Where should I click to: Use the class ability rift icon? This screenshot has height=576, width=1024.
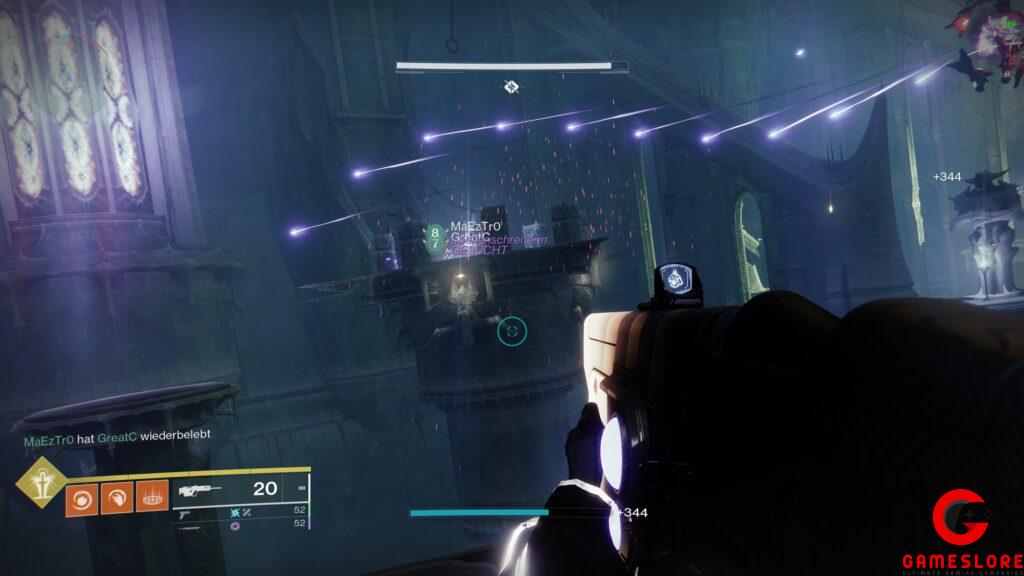pyautogui.click(x=151, y=497)
